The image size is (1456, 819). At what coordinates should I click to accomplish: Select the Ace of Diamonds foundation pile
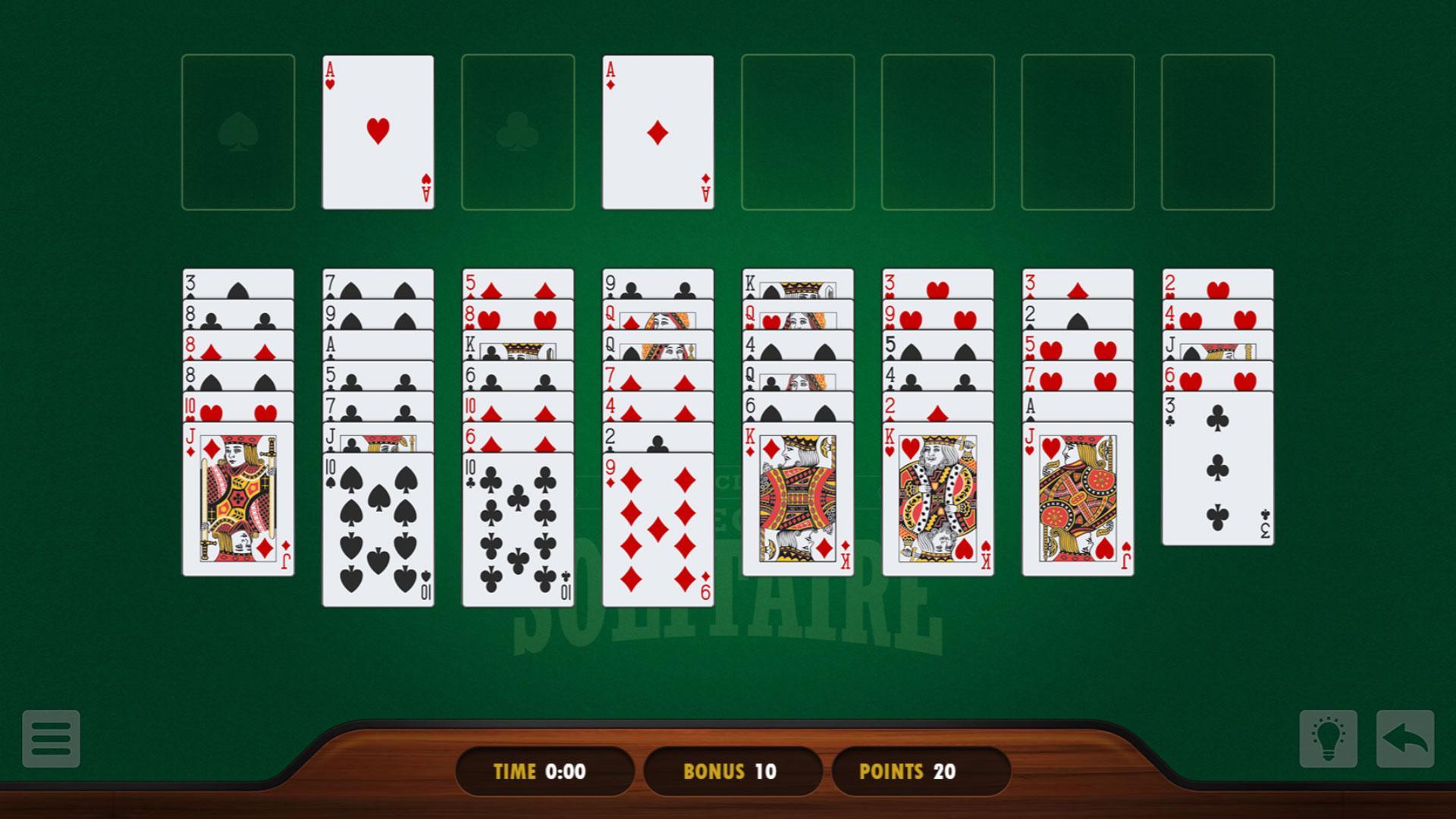pyautogui.click(x=657, y=130)
